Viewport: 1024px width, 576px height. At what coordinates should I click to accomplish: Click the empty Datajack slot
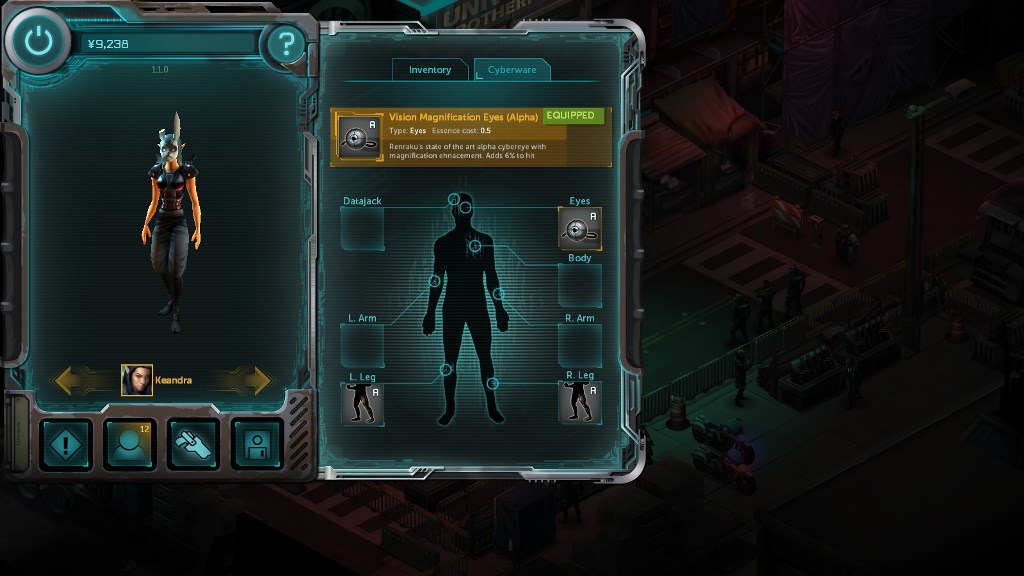tap(362, 230)
